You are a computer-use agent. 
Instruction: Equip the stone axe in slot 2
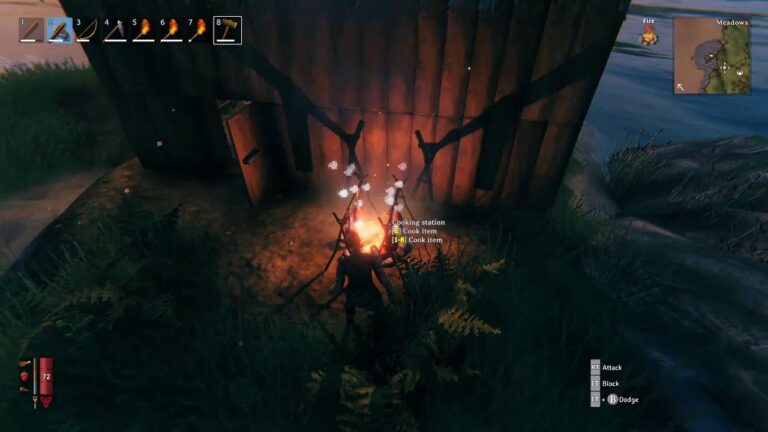click(x=60, y=30)
